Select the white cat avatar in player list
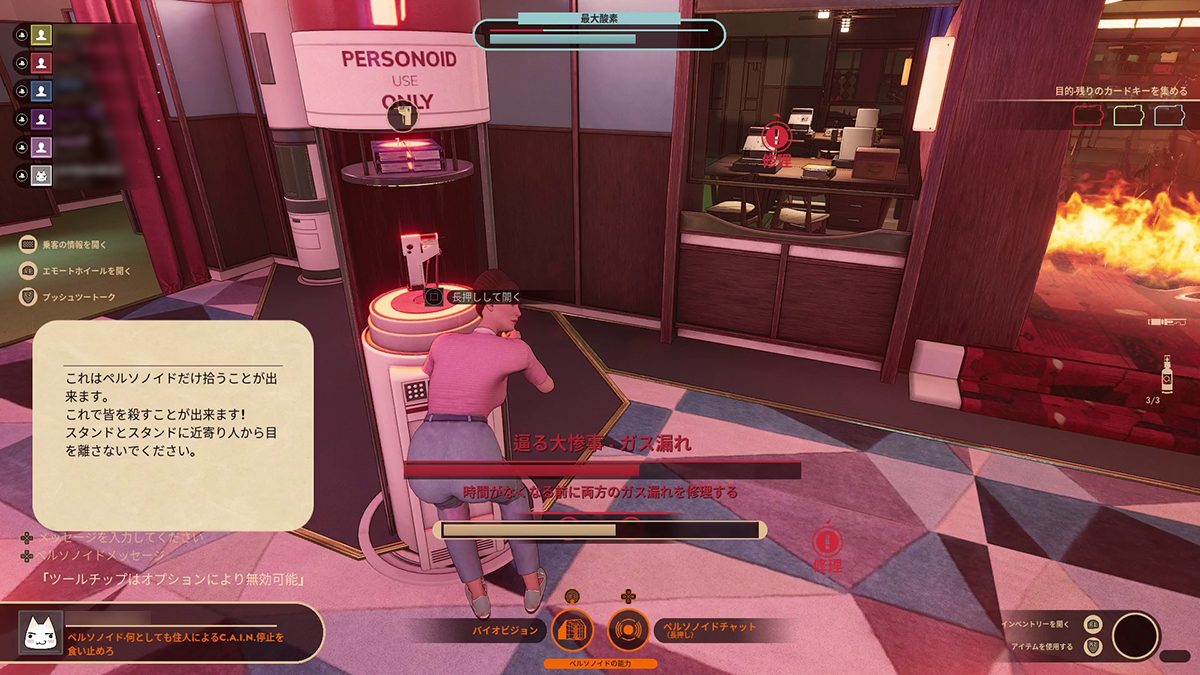 tap(41, 175)
